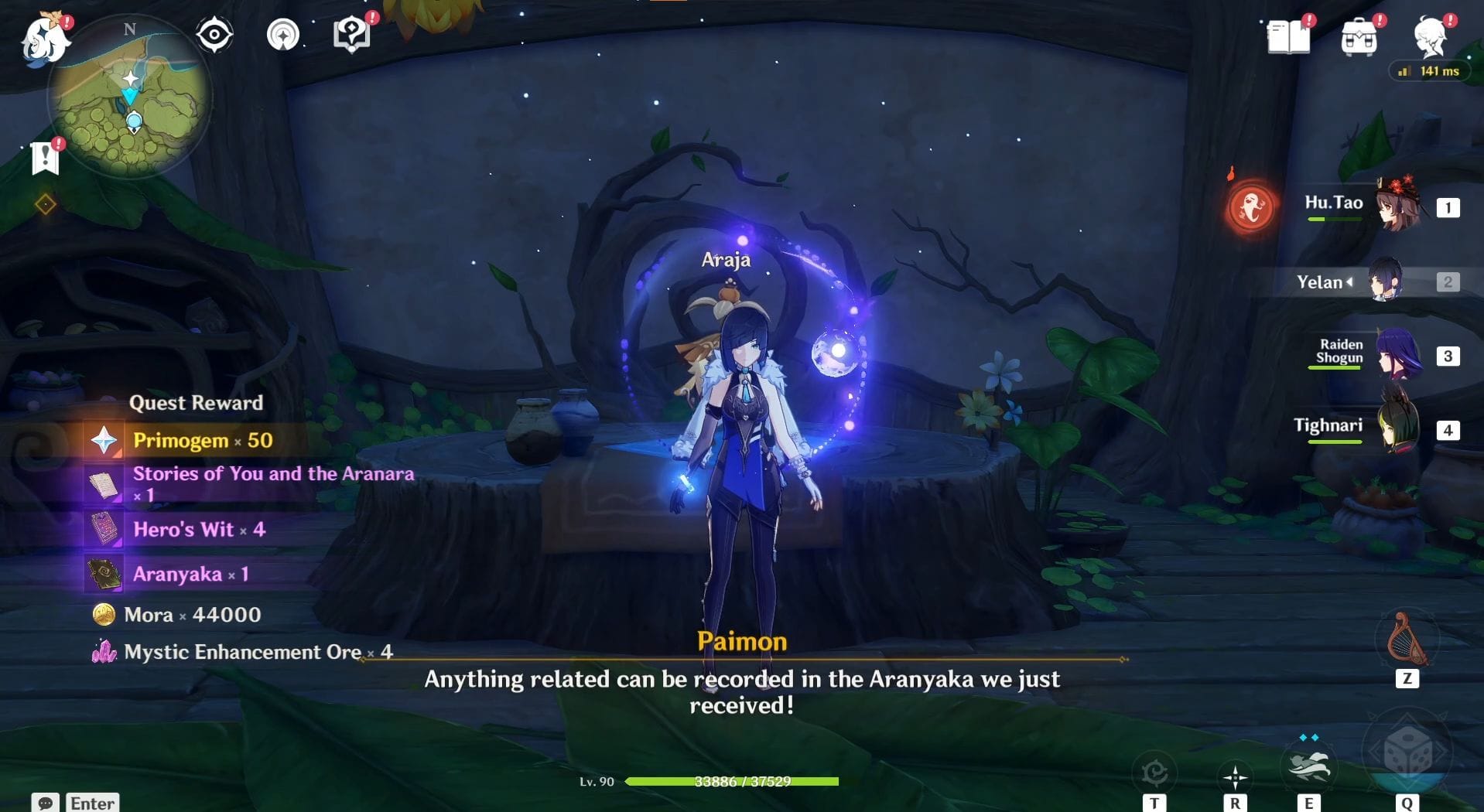Open the tutorial hints question-mark icon

[350, 34]
